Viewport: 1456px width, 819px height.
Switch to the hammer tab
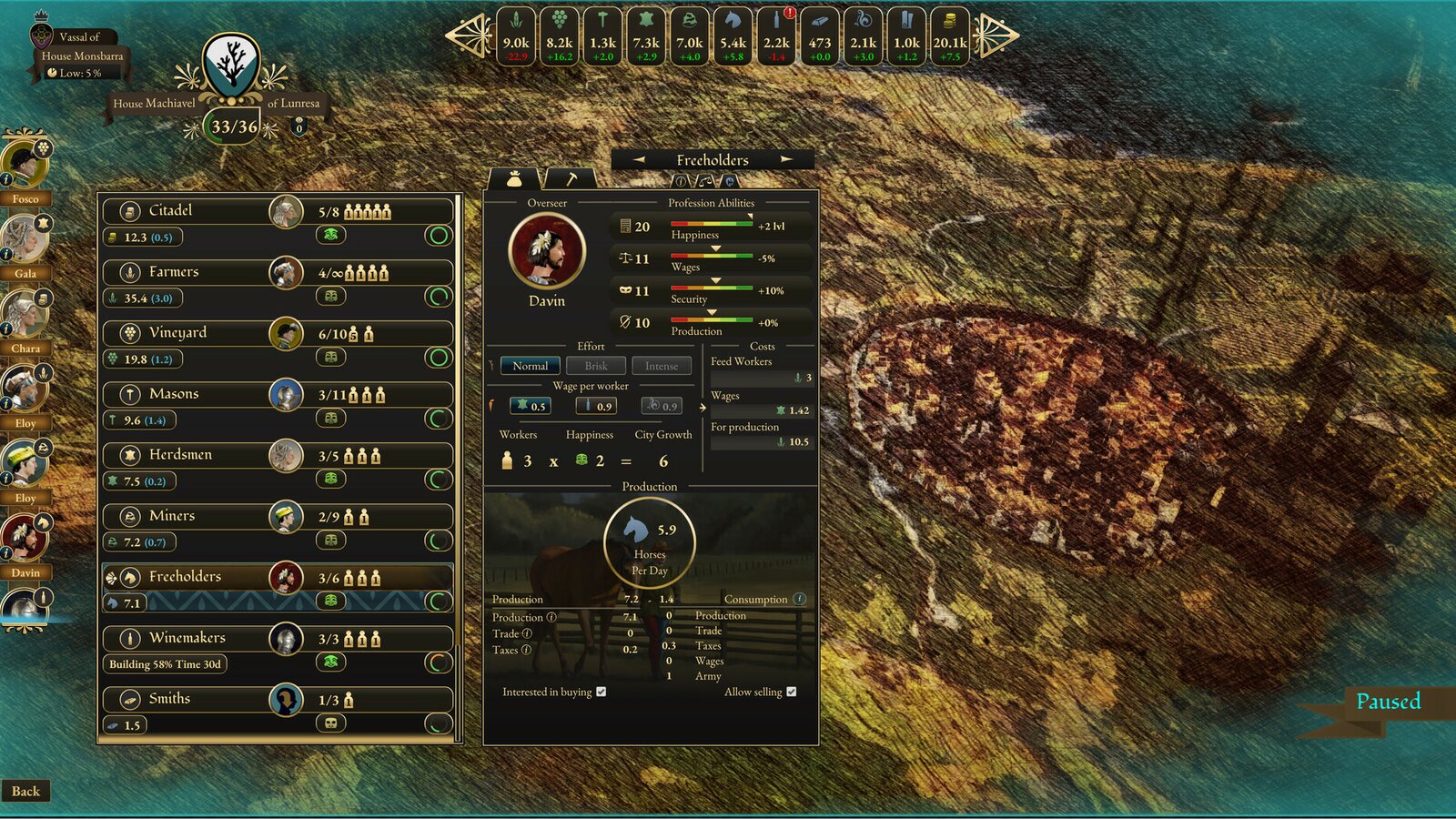[x=571, y=178]
